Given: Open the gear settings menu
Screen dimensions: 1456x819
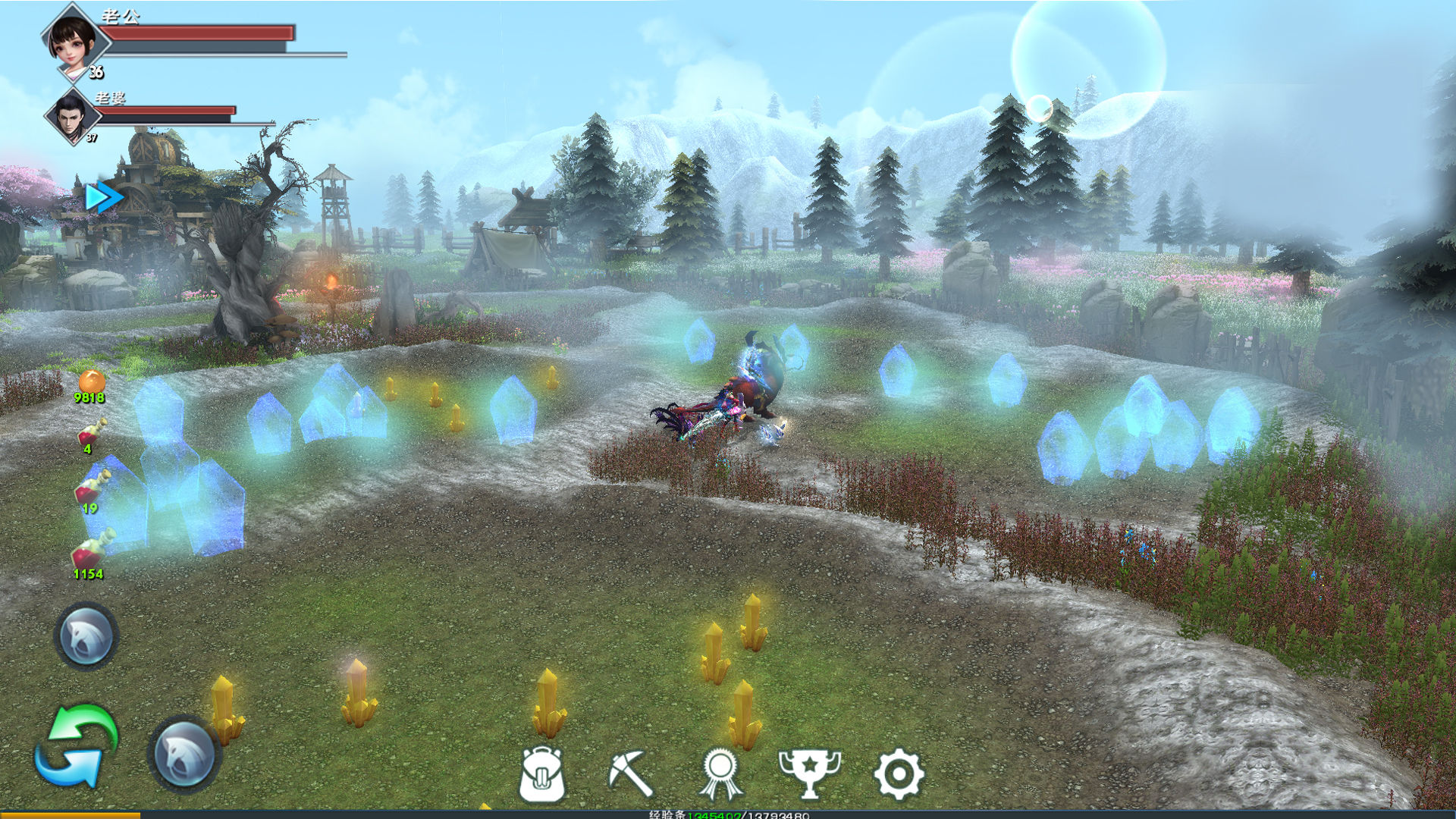Looking at the screenshot, I should point(899,774).
